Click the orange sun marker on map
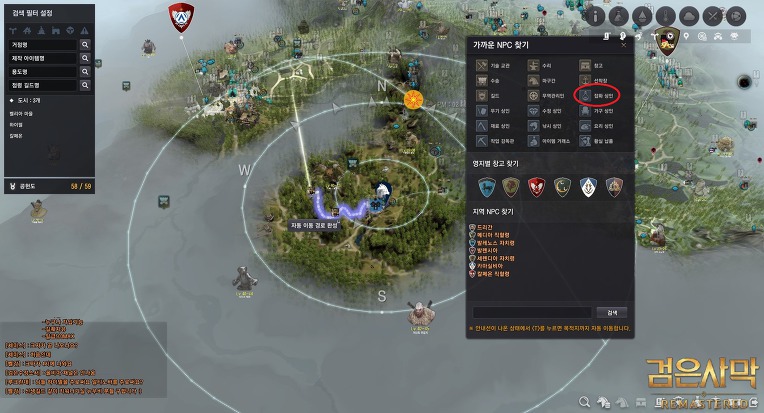This screenshot has width=764, height=413. [413, 99]
